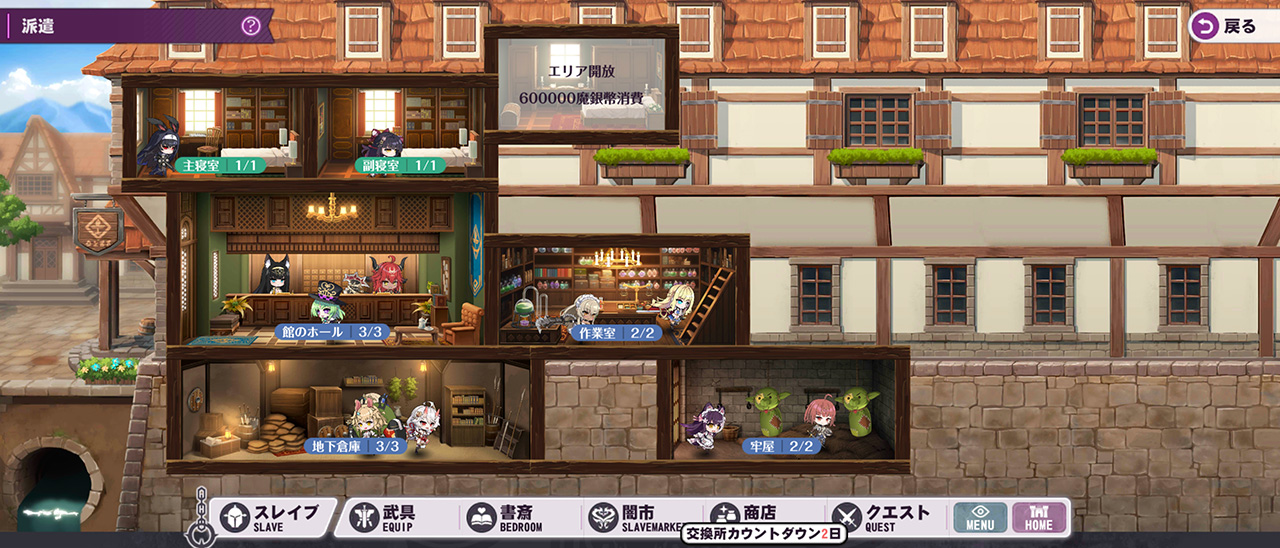Image resolution: width=1280 pixels, height=548 pixels.
Task: Open the クエスト QUEST menu
Action: coord(882,517)
